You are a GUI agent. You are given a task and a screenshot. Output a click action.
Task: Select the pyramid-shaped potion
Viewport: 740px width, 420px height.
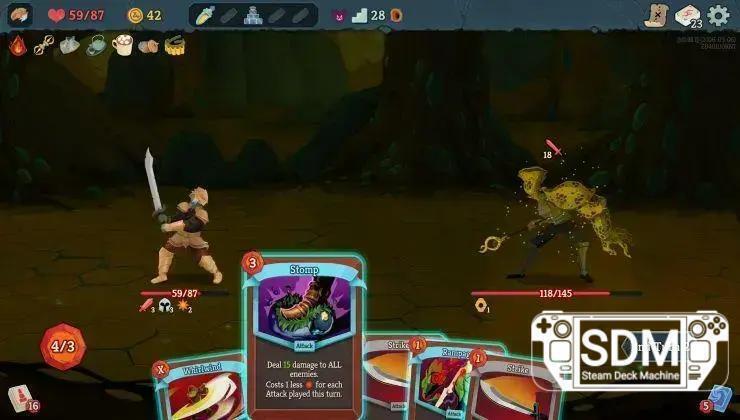tap(253, 15)
